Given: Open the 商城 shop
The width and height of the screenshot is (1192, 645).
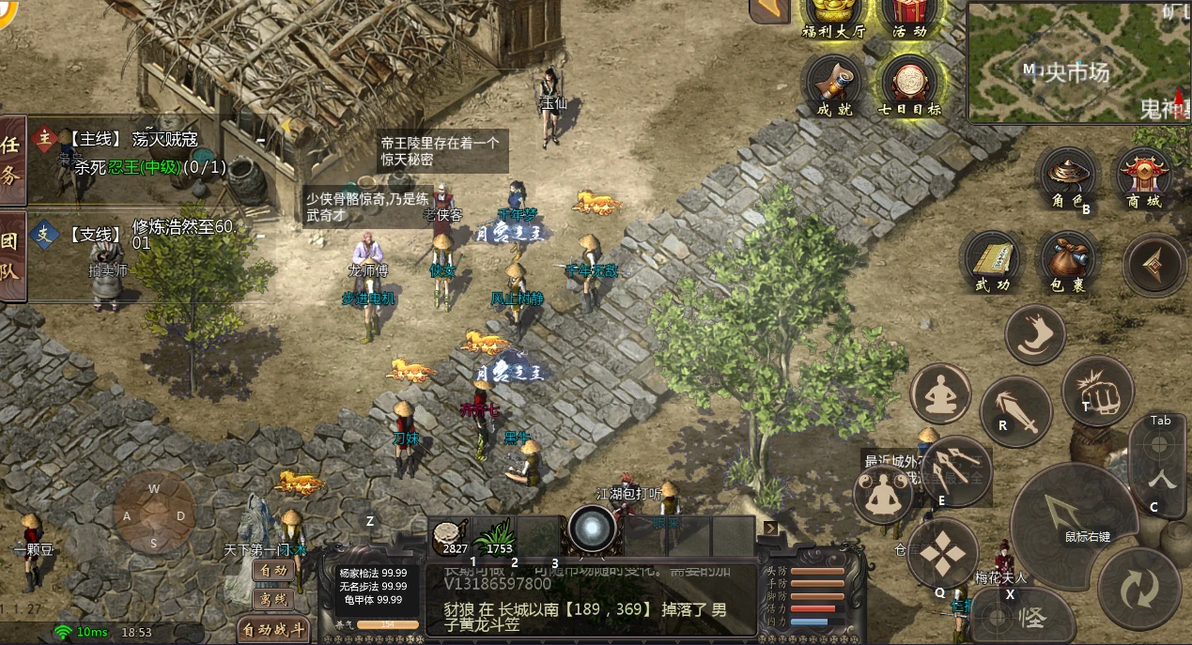Looking at the screenshot, I should pyautogui.click(x=1144, y=178).
